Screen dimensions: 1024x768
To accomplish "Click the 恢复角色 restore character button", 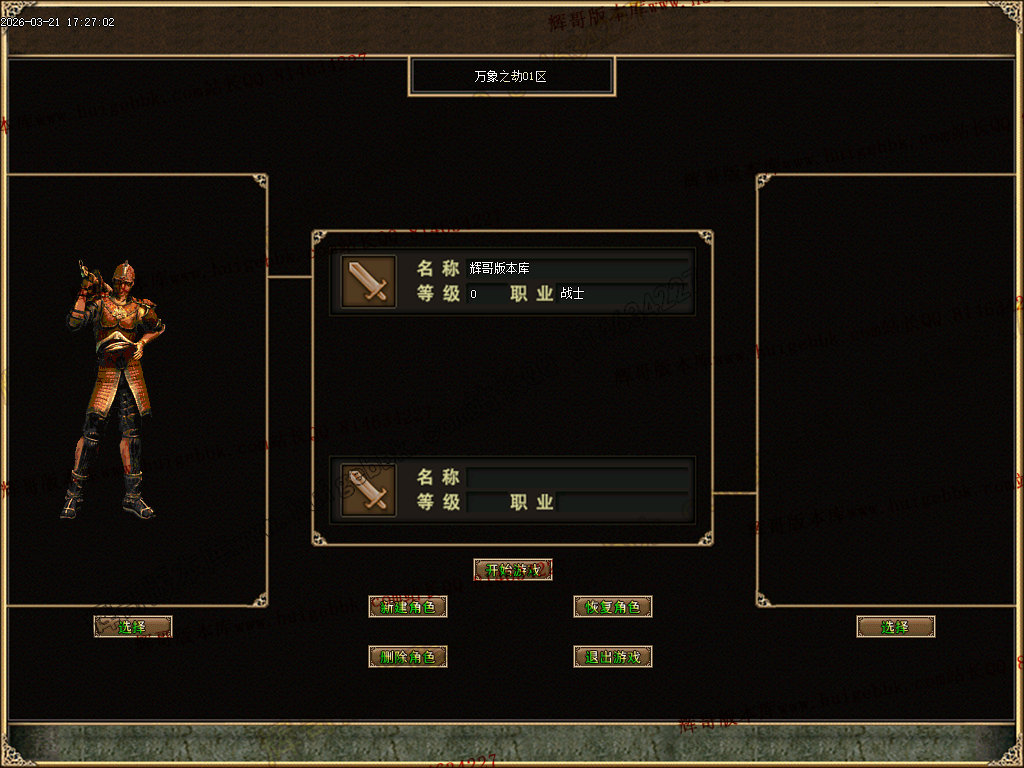I will [x=613, y=606].
